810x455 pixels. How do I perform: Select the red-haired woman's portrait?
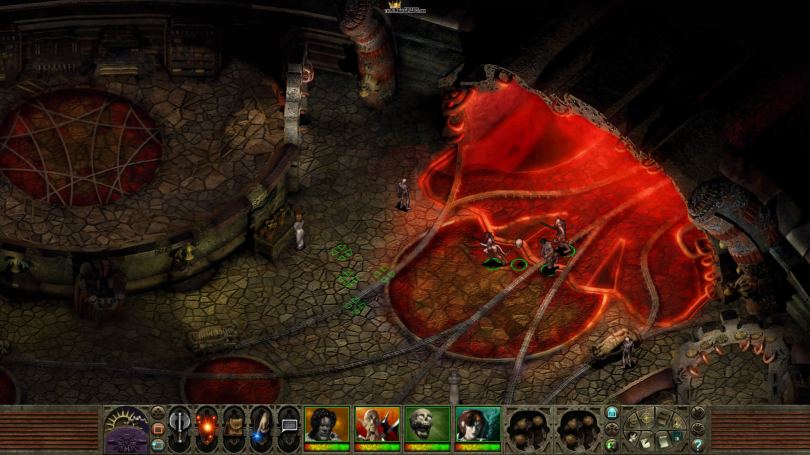476,422
